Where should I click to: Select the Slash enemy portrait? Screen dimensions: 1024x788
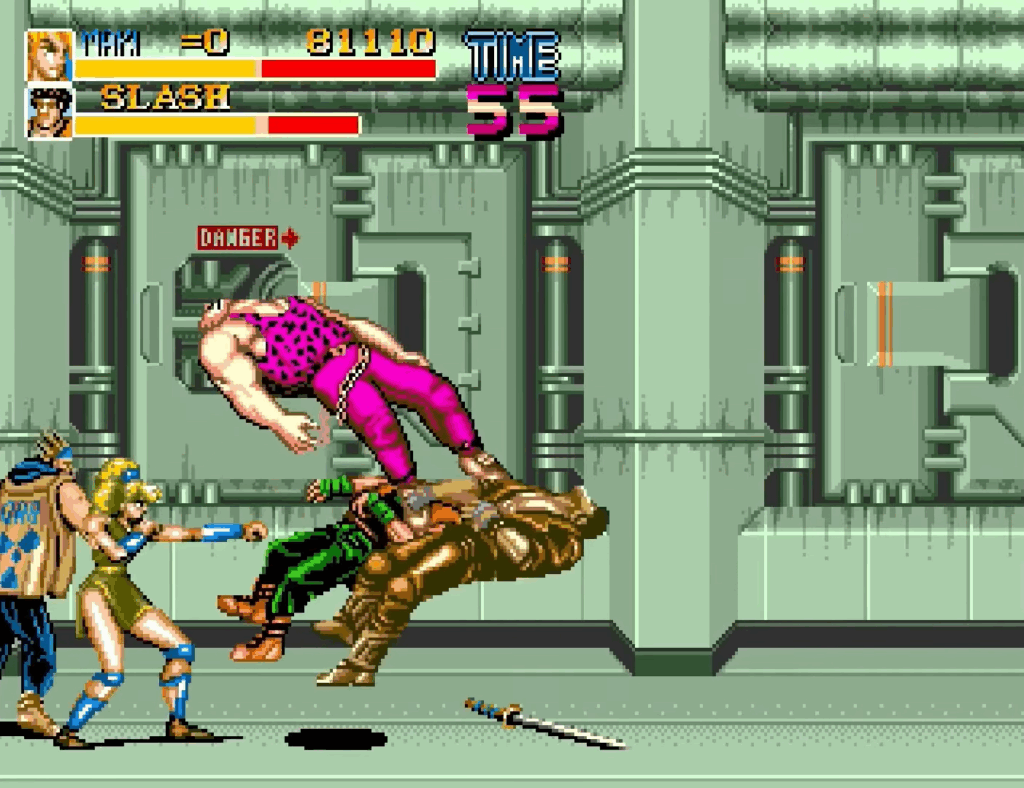(x=49, y=112)
